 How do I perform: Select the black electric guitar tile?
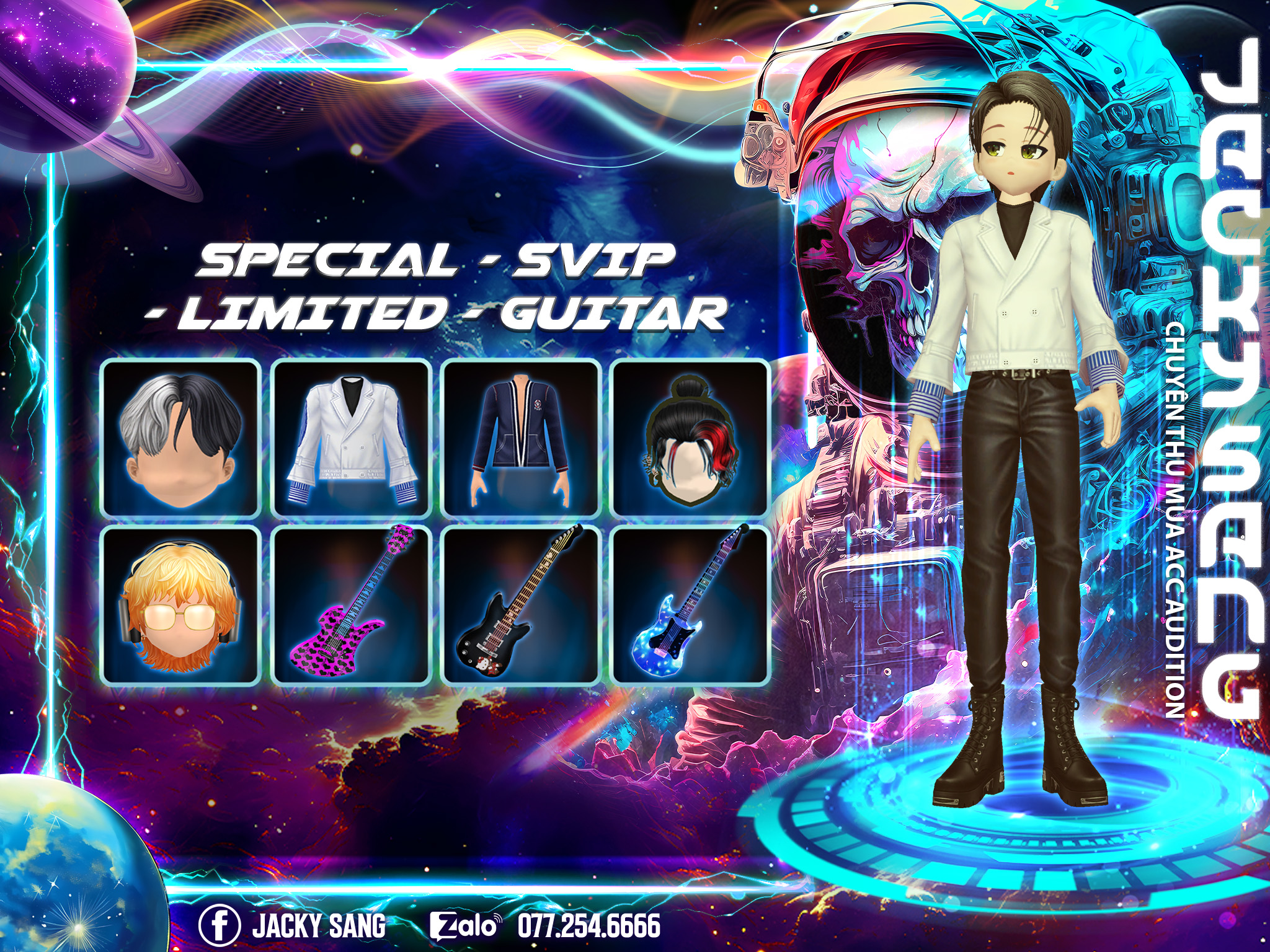click(521, 606)
